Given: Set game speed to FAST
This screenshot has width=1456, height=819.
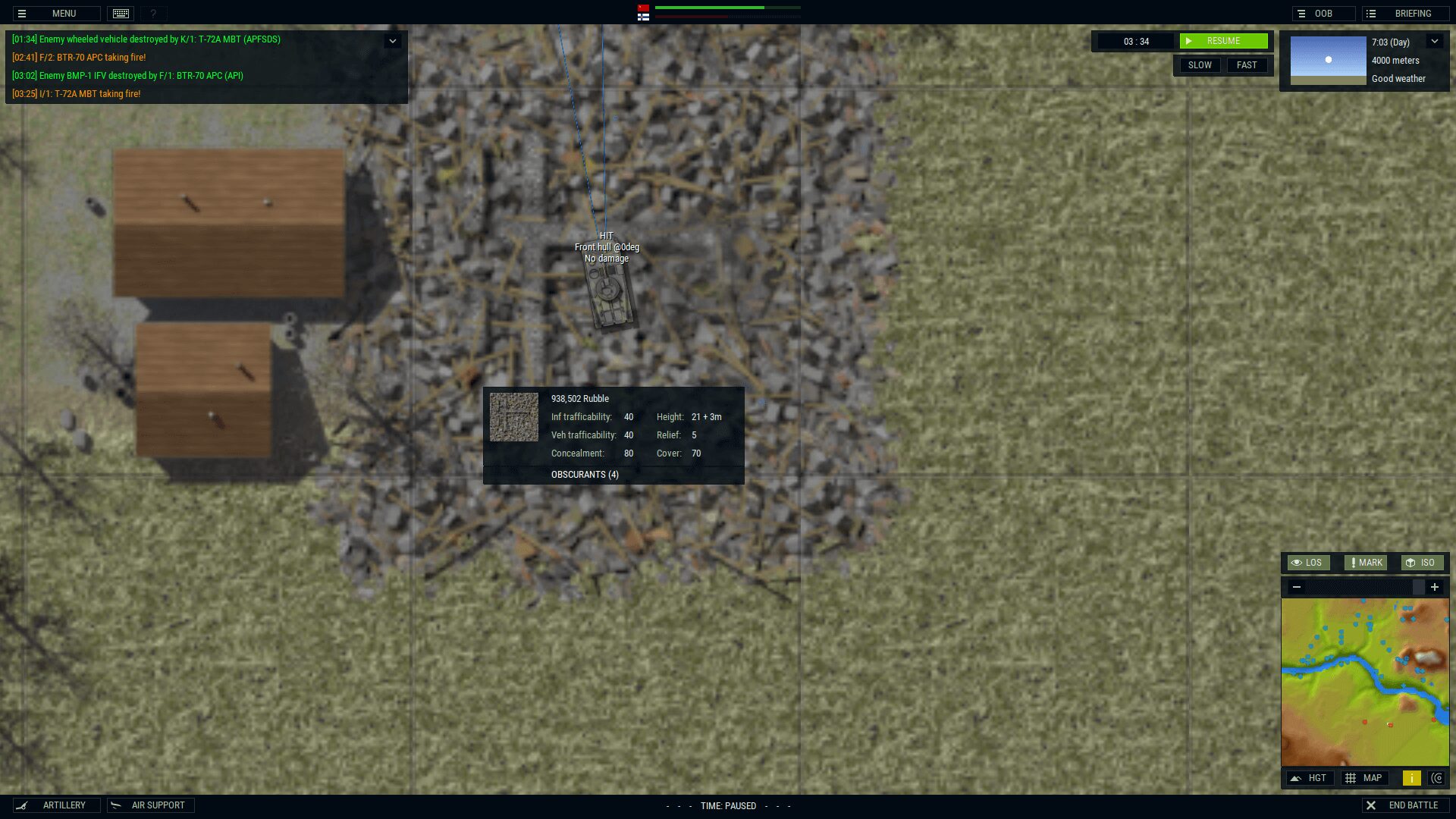Looking at the screenshot, I should click(x=1247, y=65).
